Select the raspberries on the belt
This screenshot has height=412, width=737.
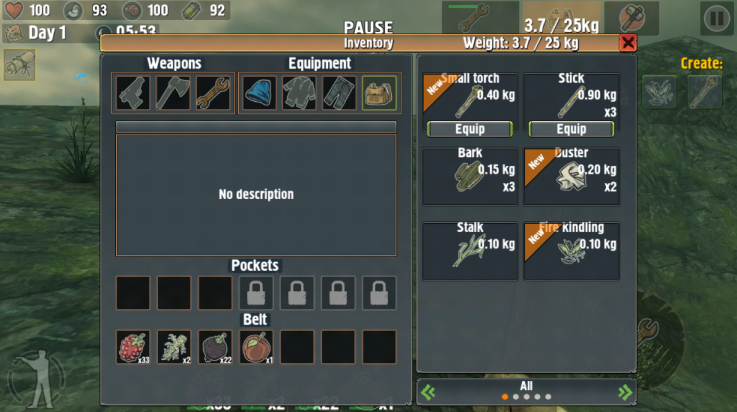click(133, 347)
